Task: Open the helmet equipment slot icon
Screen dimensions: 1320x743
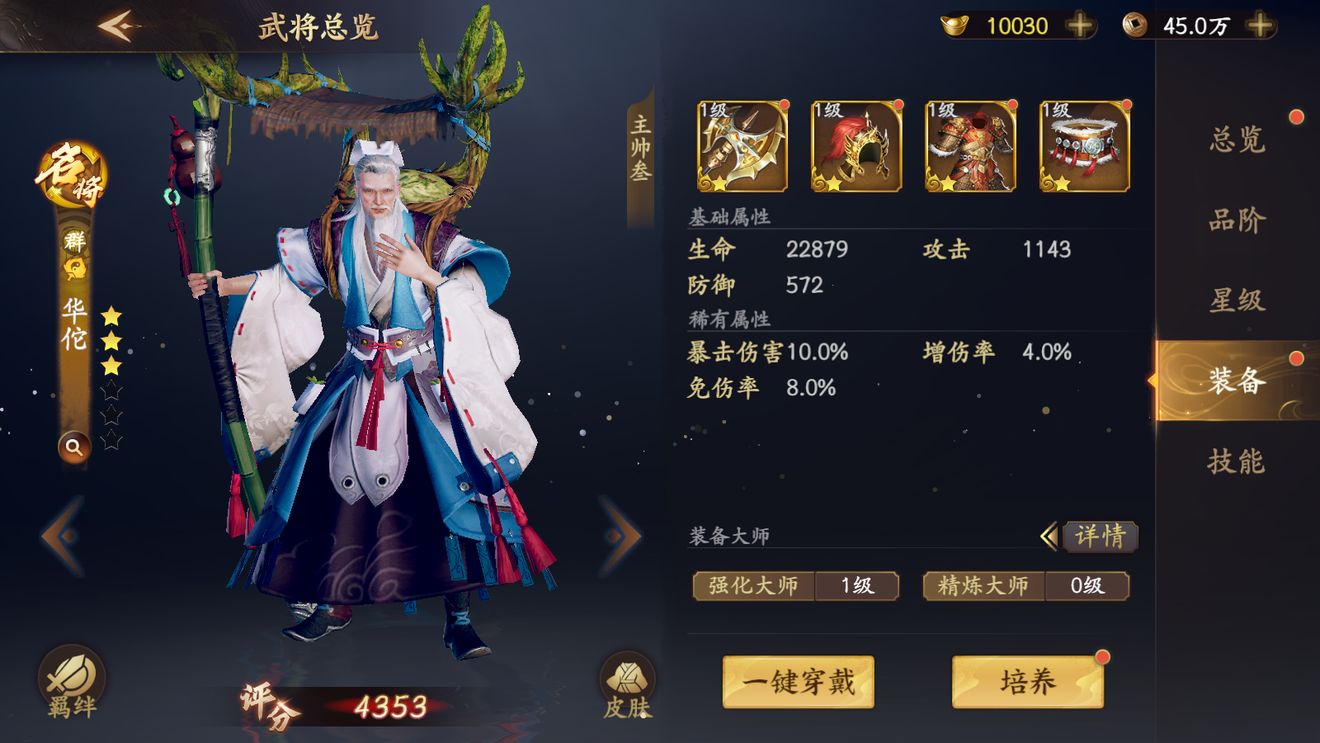Action: (x=855, y=145)
